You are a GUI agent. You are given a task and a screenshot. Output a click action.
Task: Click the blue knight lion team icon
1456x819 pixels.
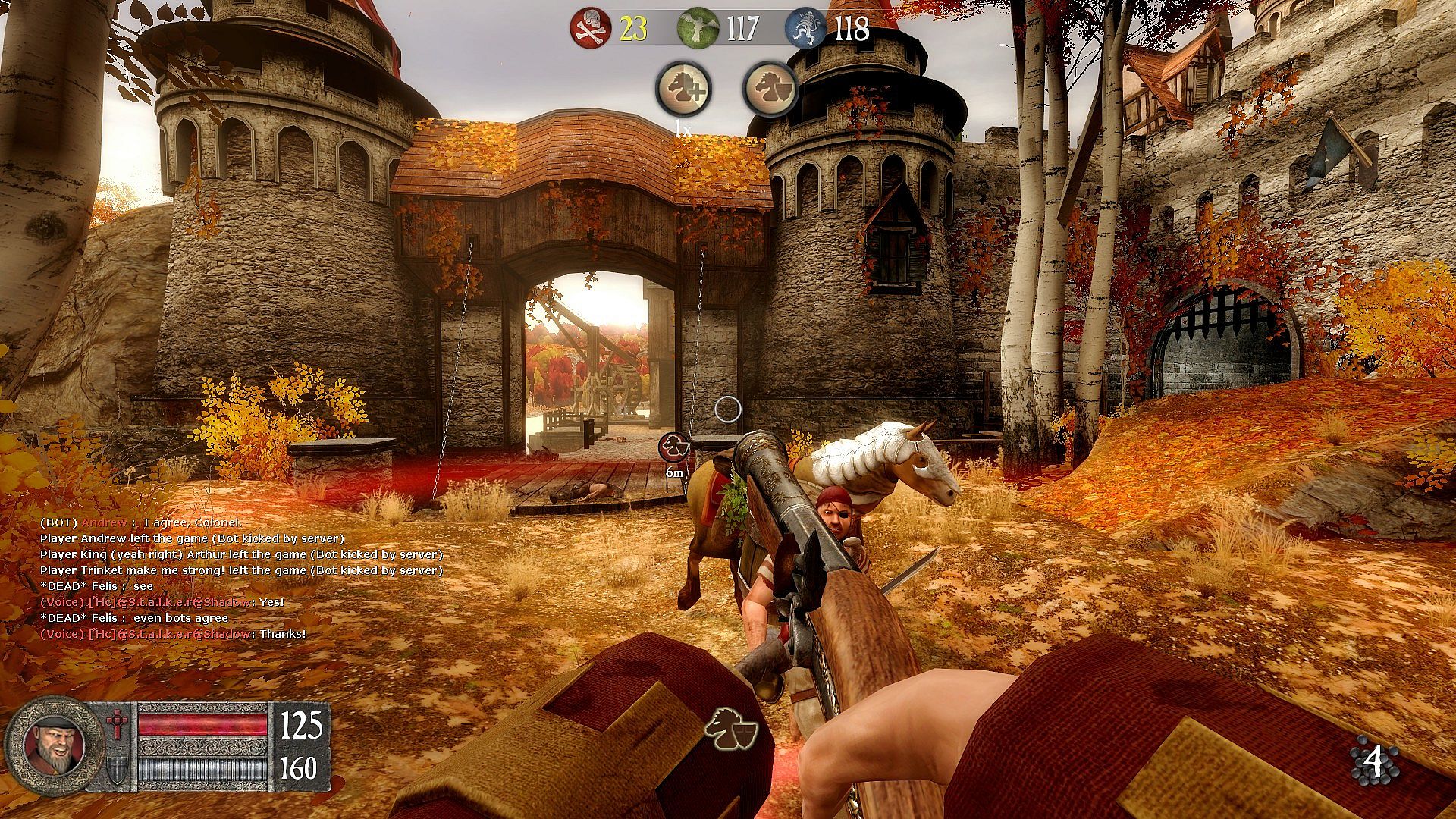(x=805, y=29)
